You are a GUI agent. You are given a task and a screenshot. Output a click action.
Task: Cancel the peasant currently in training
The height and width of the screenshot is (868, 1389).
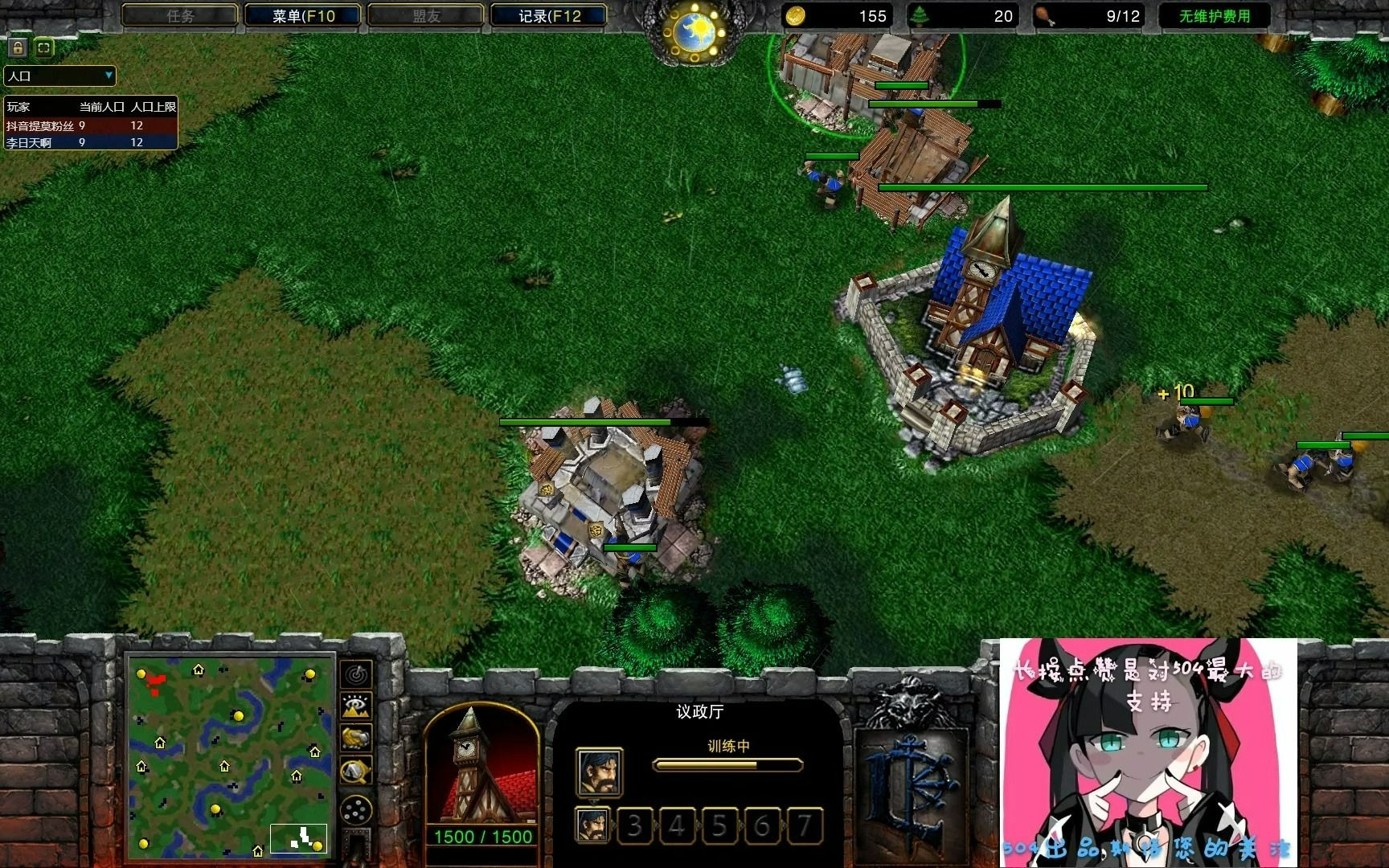599,772
